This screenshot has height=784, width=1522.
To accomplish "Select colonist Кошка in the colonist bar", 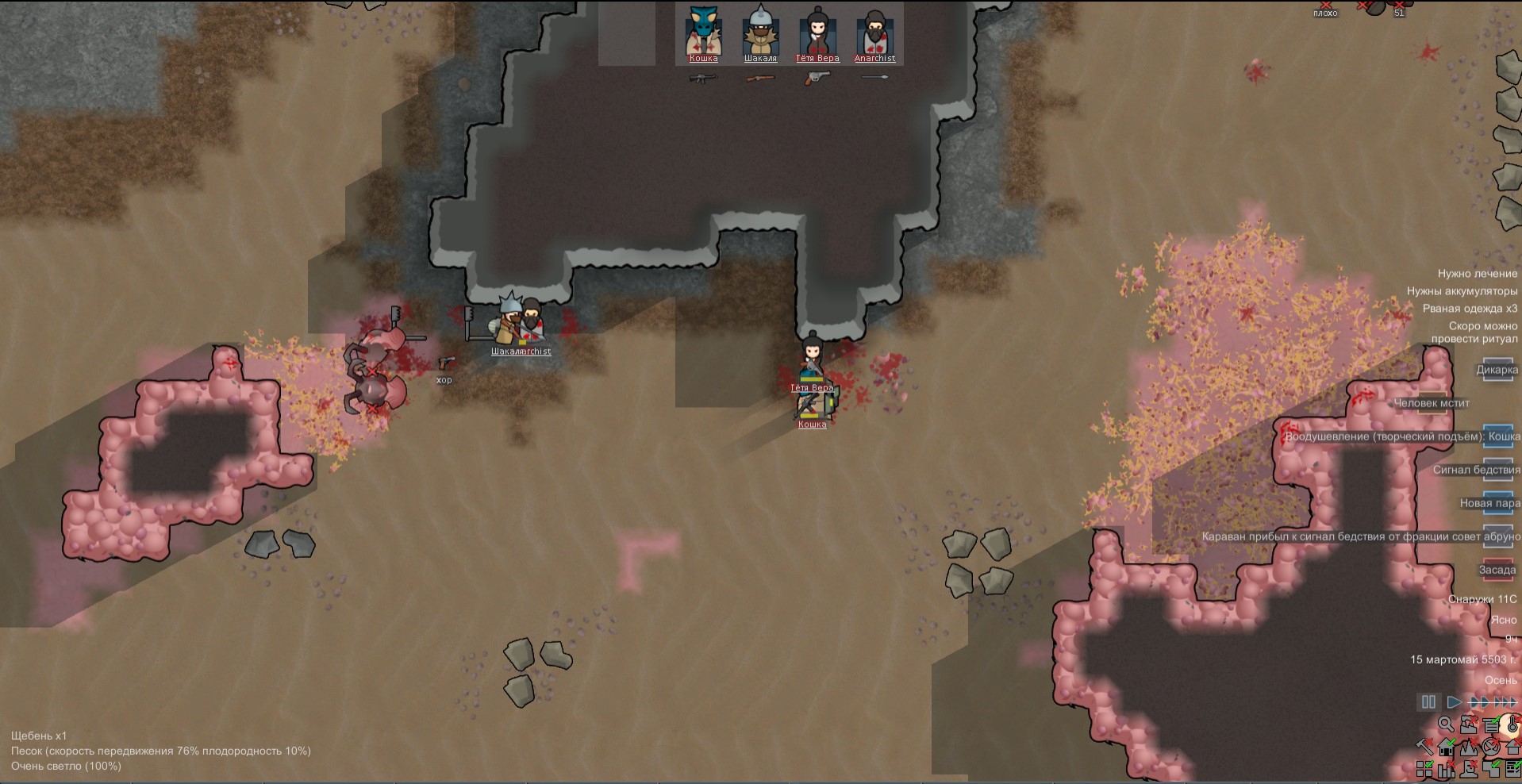I will tap(703, 33).
